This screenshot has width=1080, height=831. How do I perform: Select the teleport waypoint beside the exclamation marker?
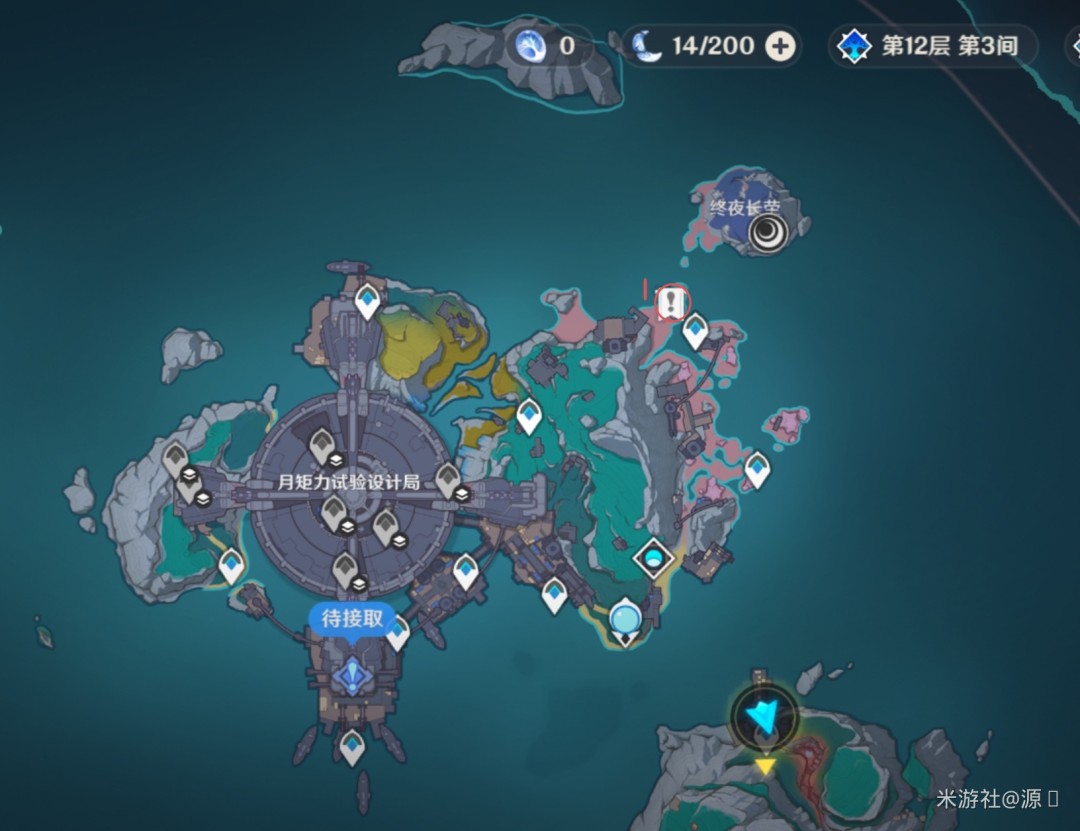[x=695, y=330]
